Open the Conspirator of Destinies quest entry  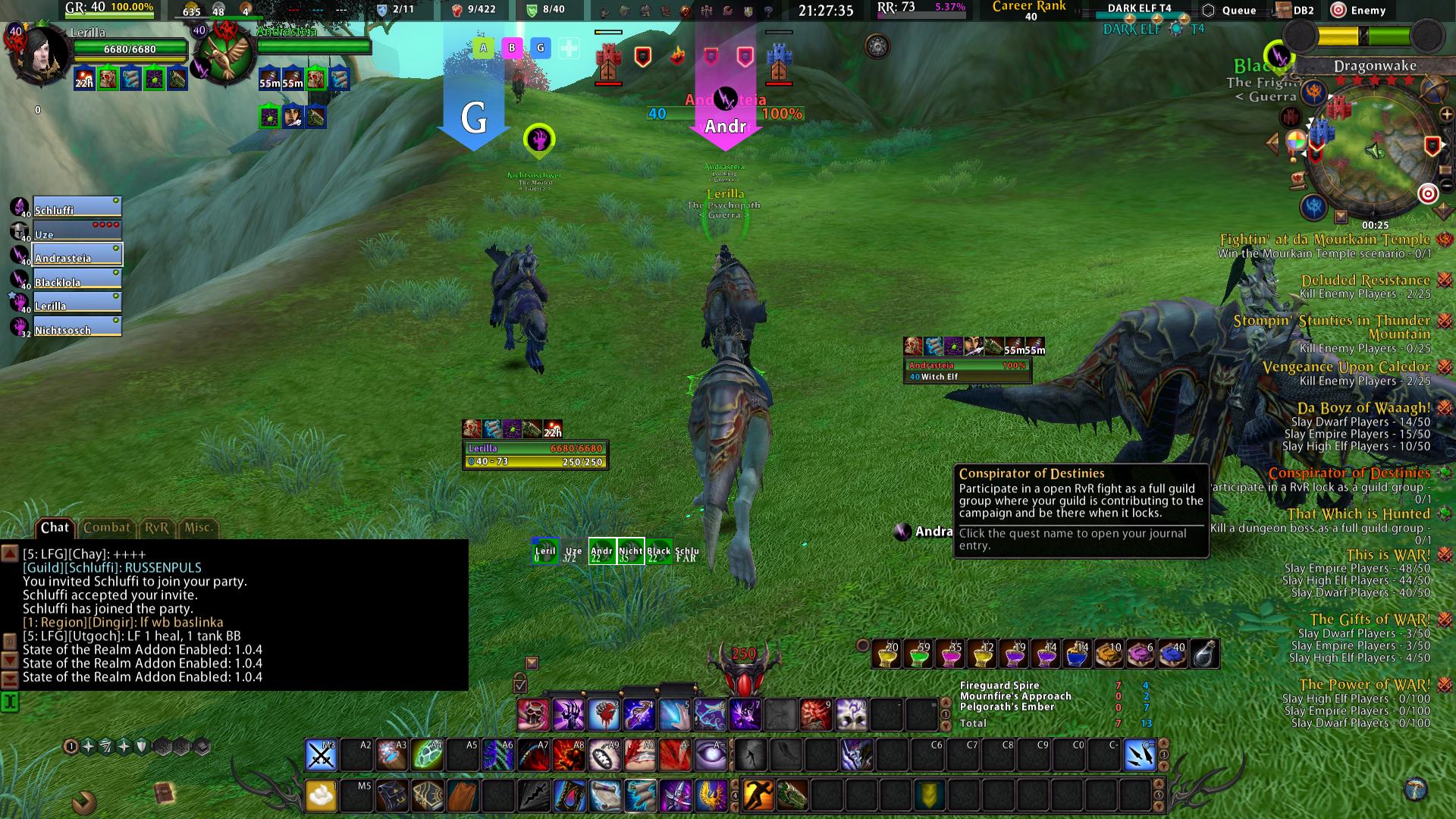pos(1348,473)
